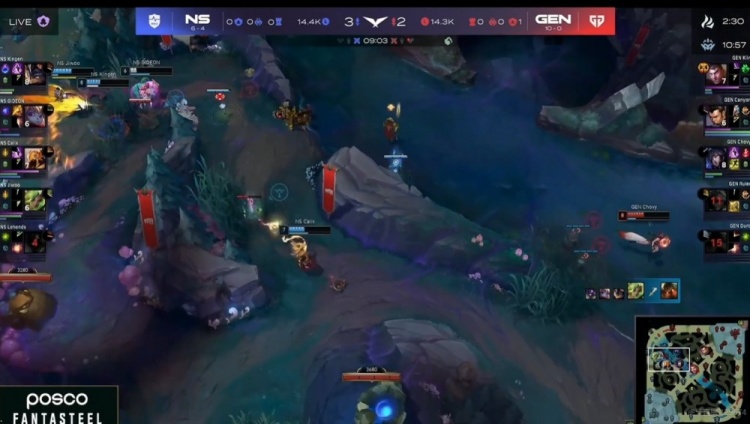The height and width of the screenshot is (424, 750).
Task: Select NS Jiwoo's champion portrait
Action: point(34,200)
